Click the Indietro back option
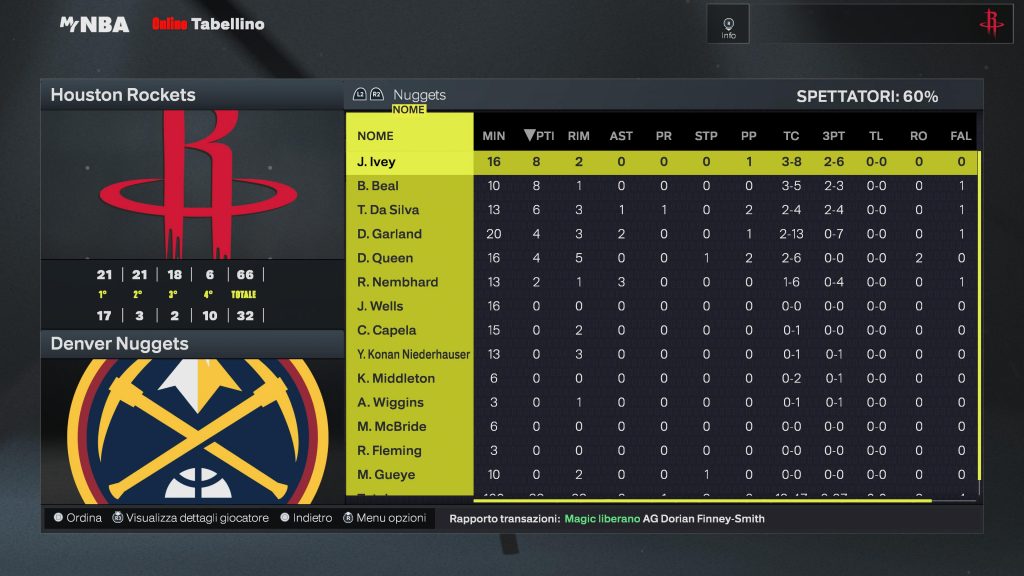Viewport: 1024px width, 576px height. click(306, 518)
